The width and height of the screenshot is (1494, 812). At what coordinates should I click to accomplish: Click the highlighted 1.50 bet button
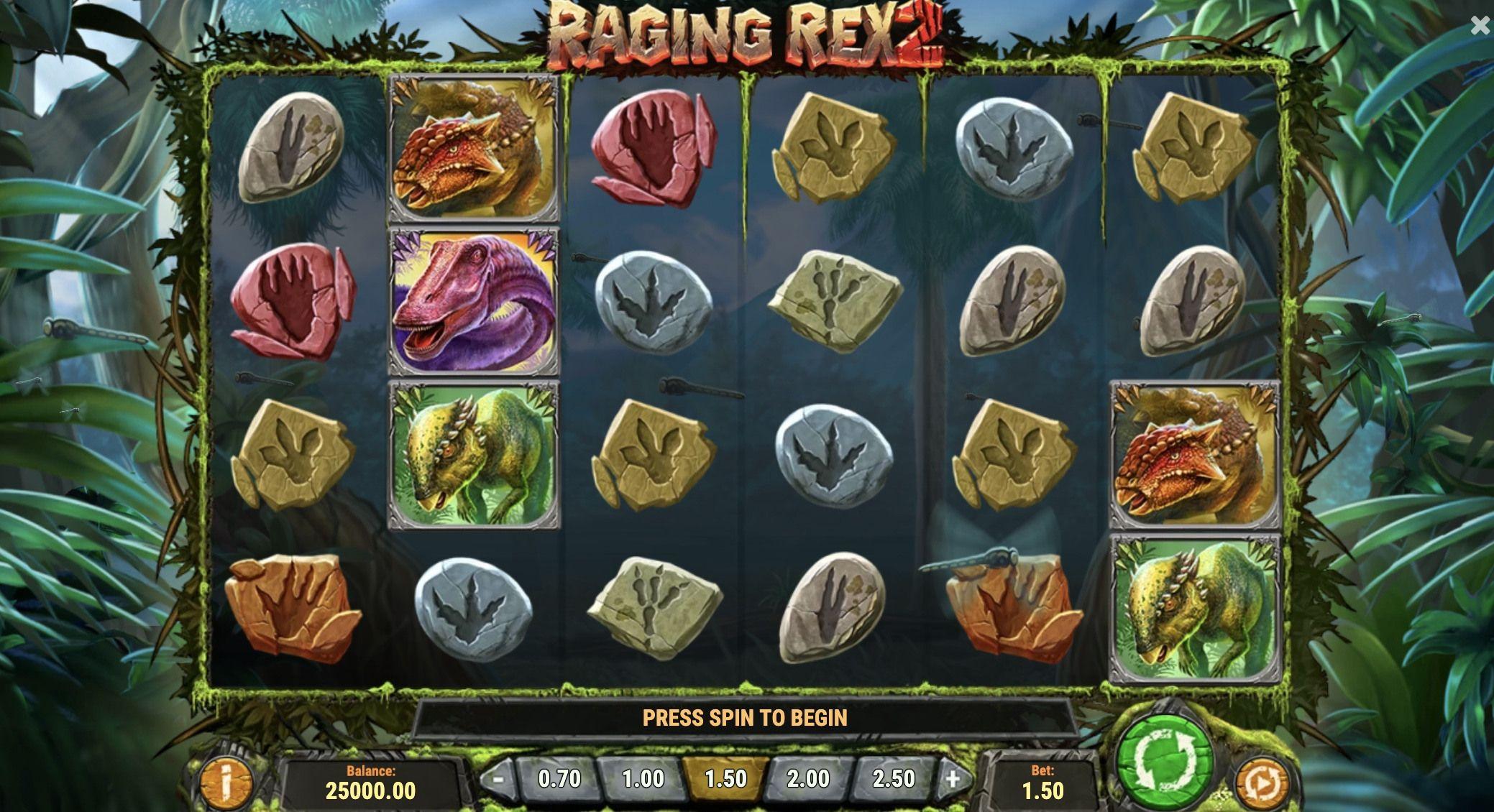[x=728, y=778]
